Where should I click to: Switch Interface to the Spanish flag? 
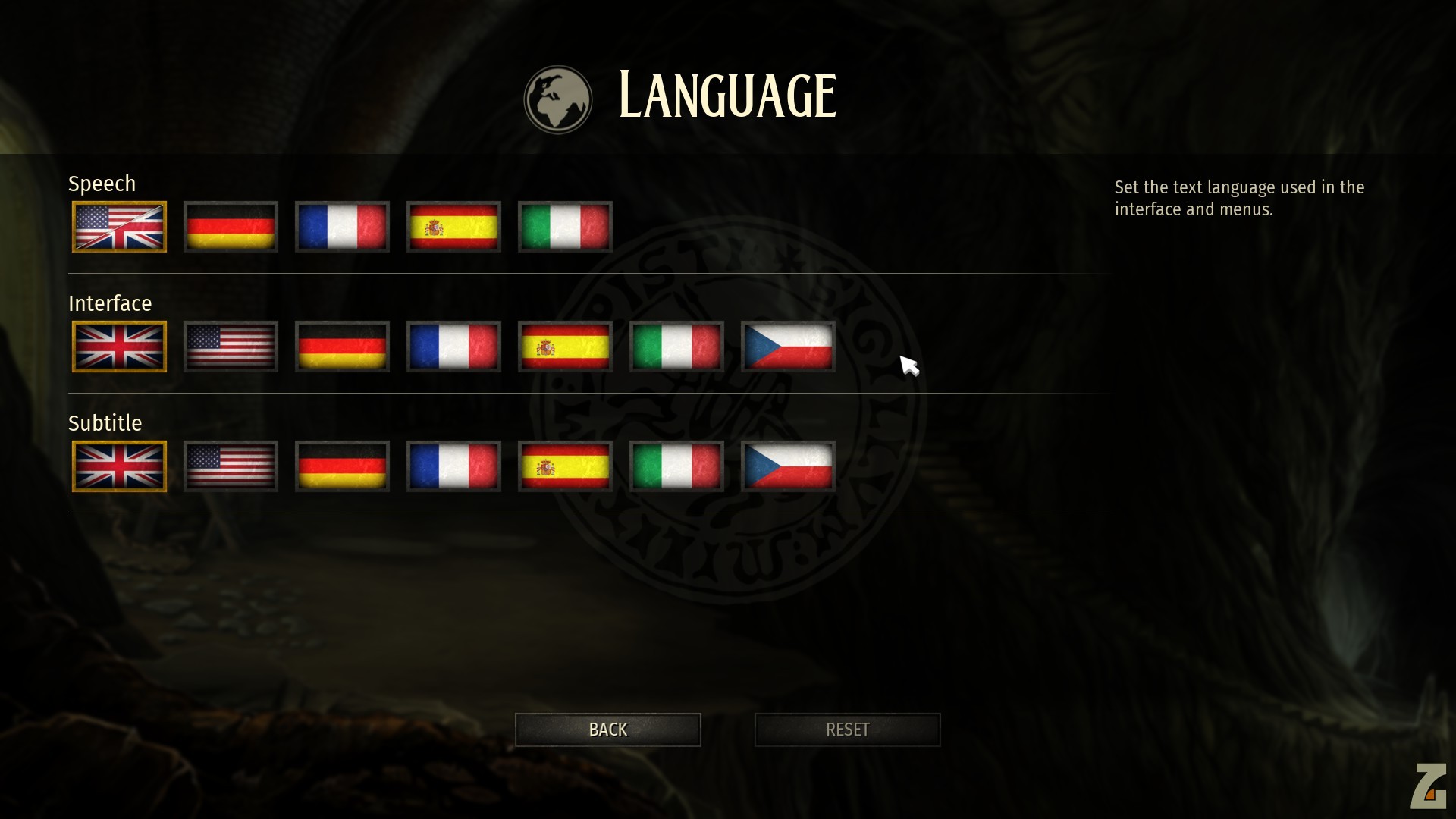click(565, 347)
